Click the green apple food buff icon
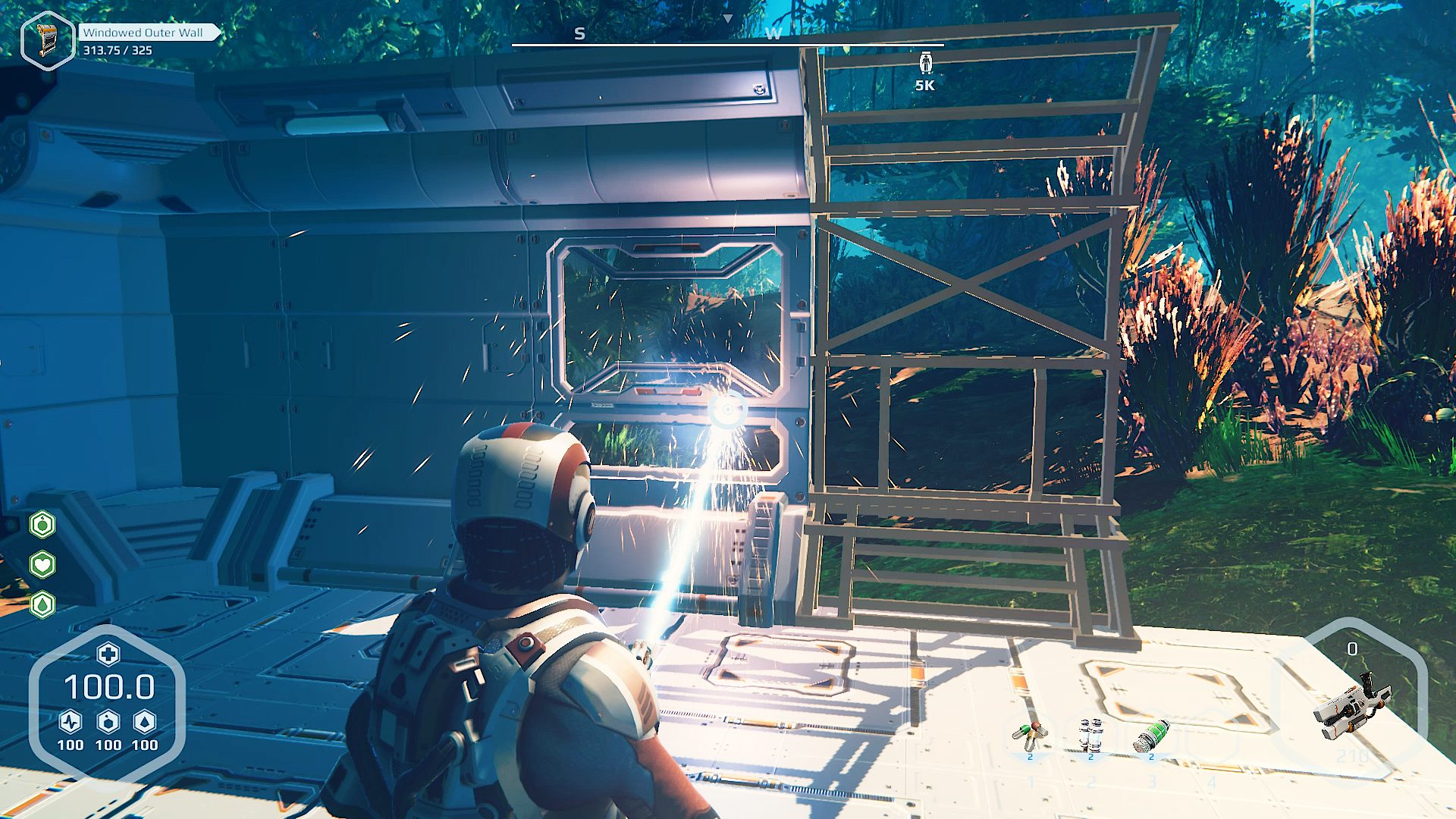 click(42, 524)
